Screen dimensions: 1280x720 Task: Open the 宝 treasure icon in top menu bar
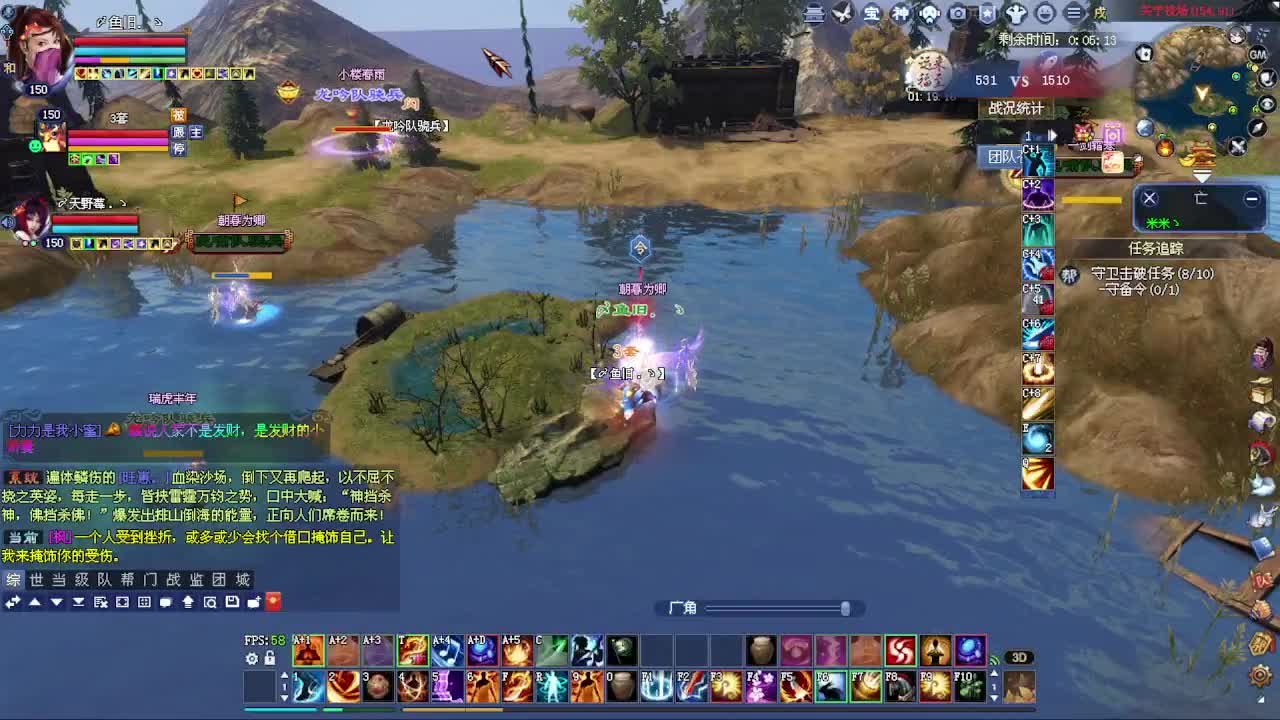point(872,11)
